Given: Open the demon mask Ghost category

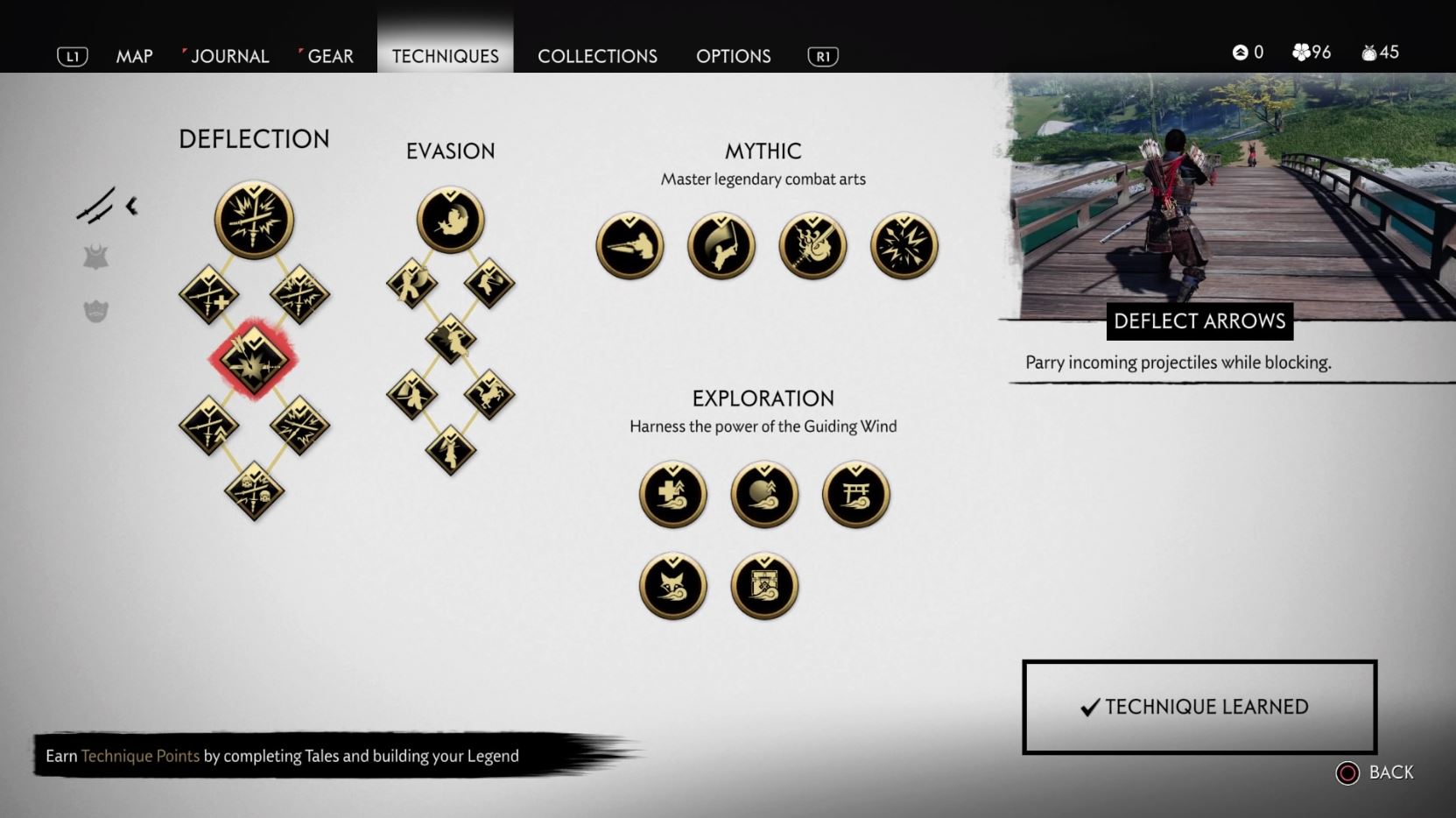Looking at the screenshot, I should [95, 311].
